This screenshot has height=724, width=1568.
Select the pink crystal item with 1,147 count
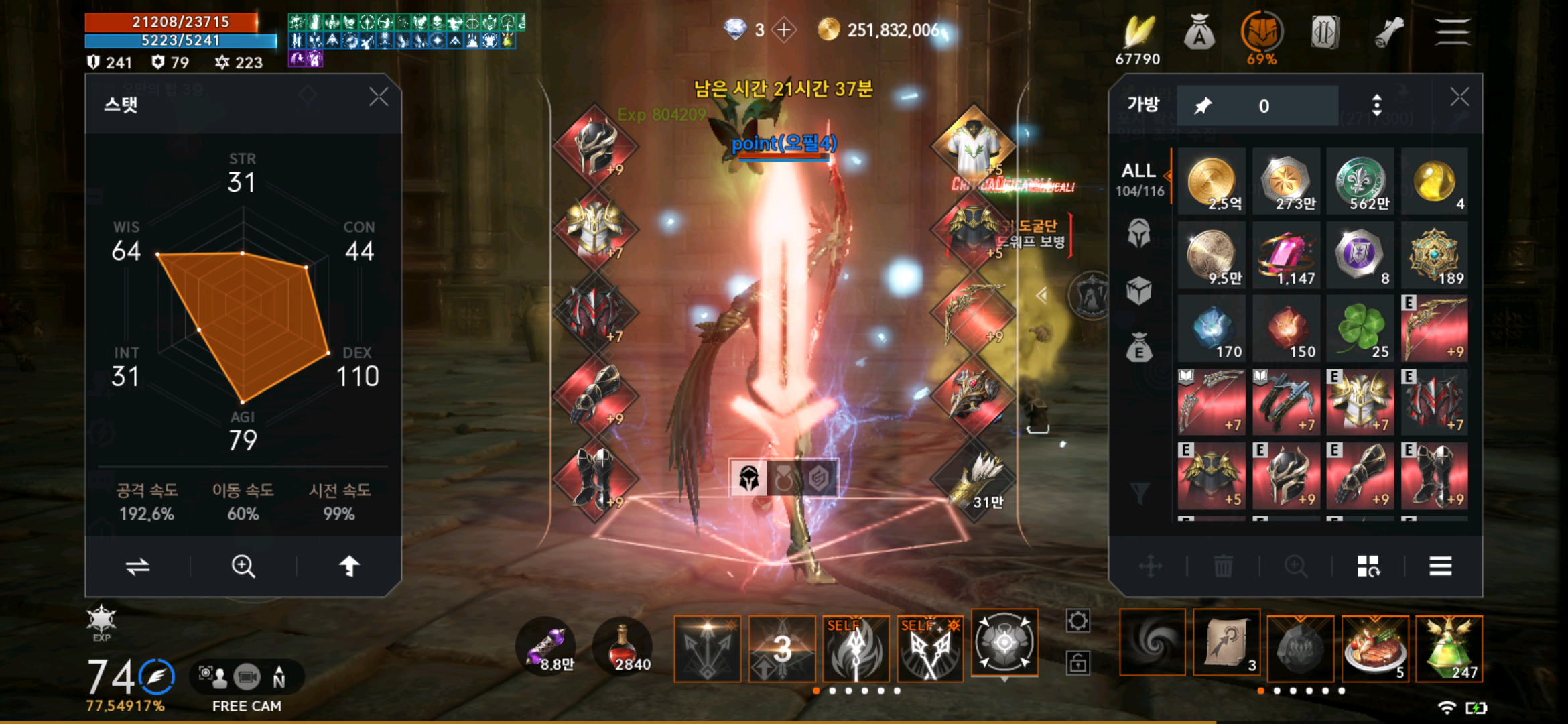coord(1286,255)
